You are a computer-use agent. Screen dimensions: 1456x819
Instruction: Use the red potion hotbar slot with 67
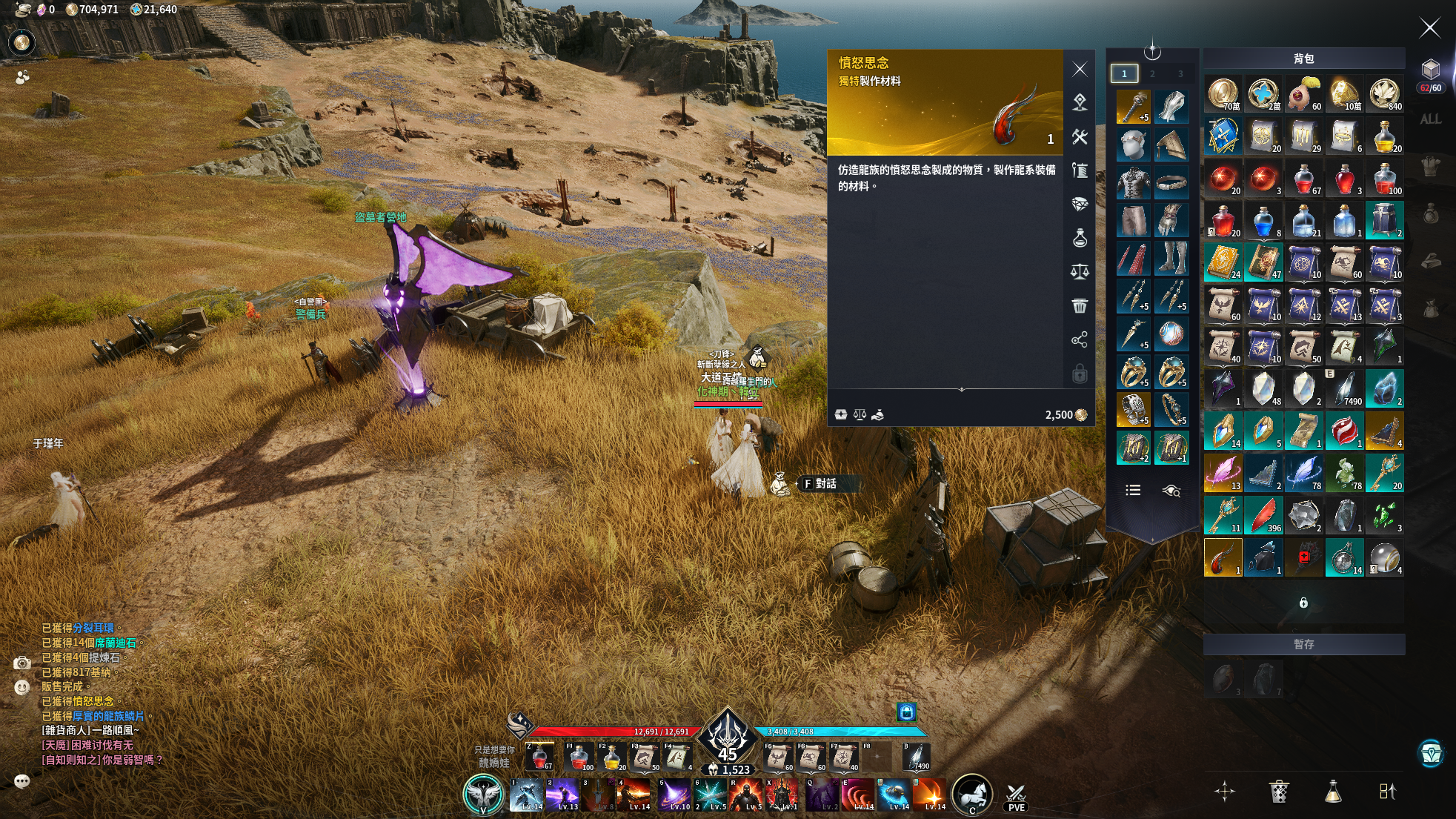[x=540, y=757]
